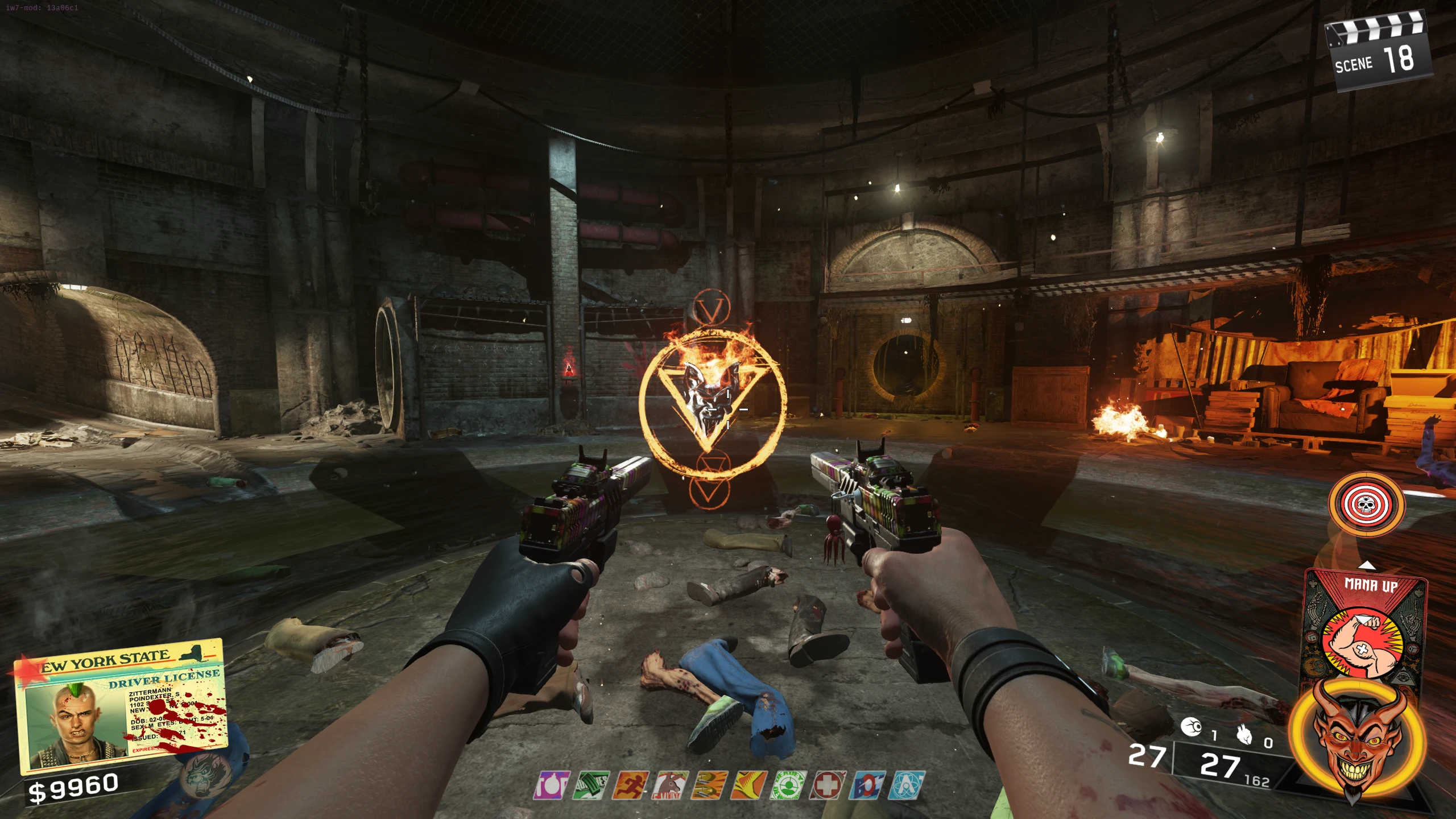The height and width of the screenshot is (819, 1456).
Task: Select the Deadeye crosshair perk icon
Action: coord(789,785)
